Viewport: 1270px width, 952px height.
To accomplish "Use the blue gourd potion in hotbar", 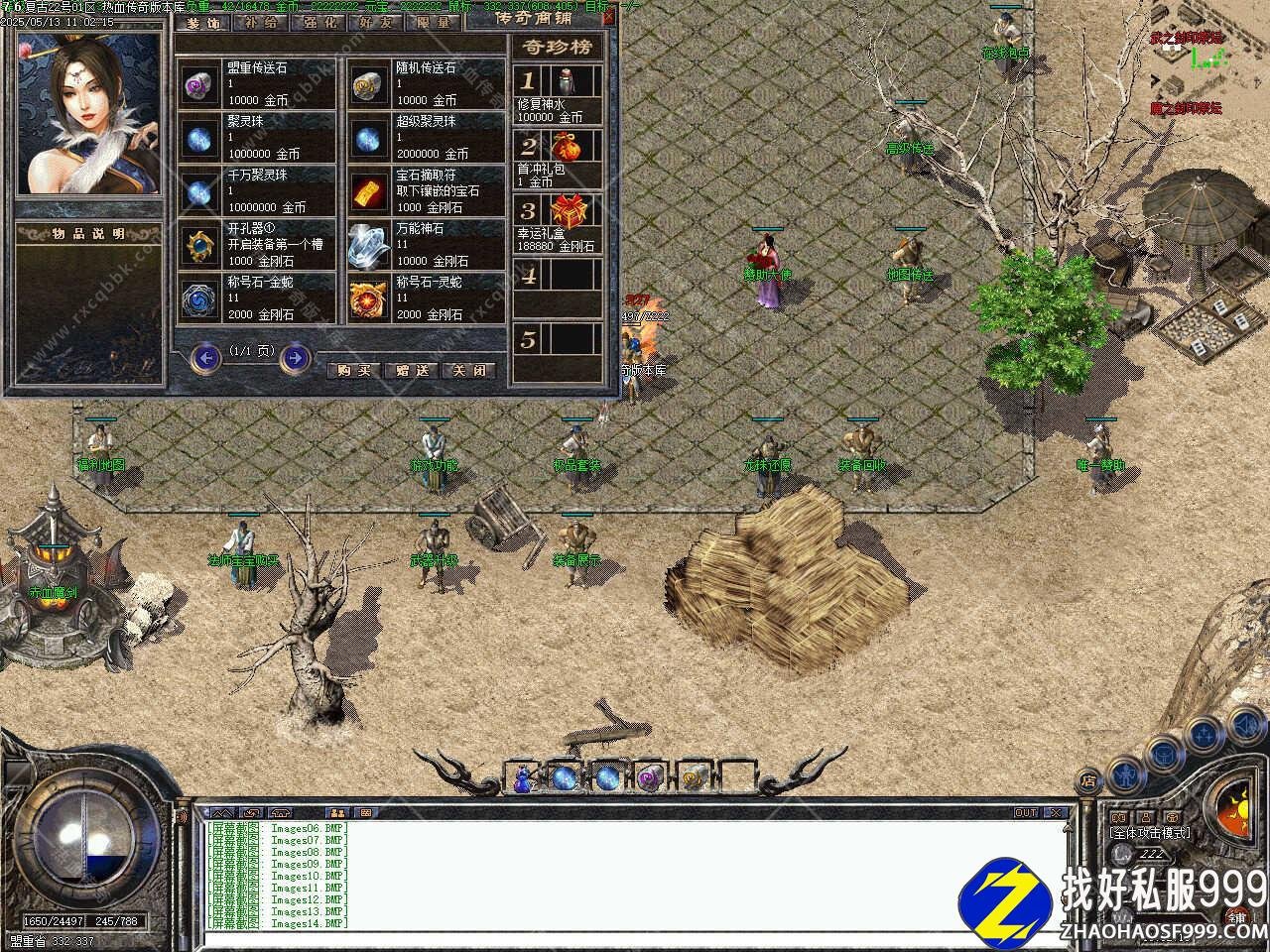I will pyautogui.click(x=523, y=779).
